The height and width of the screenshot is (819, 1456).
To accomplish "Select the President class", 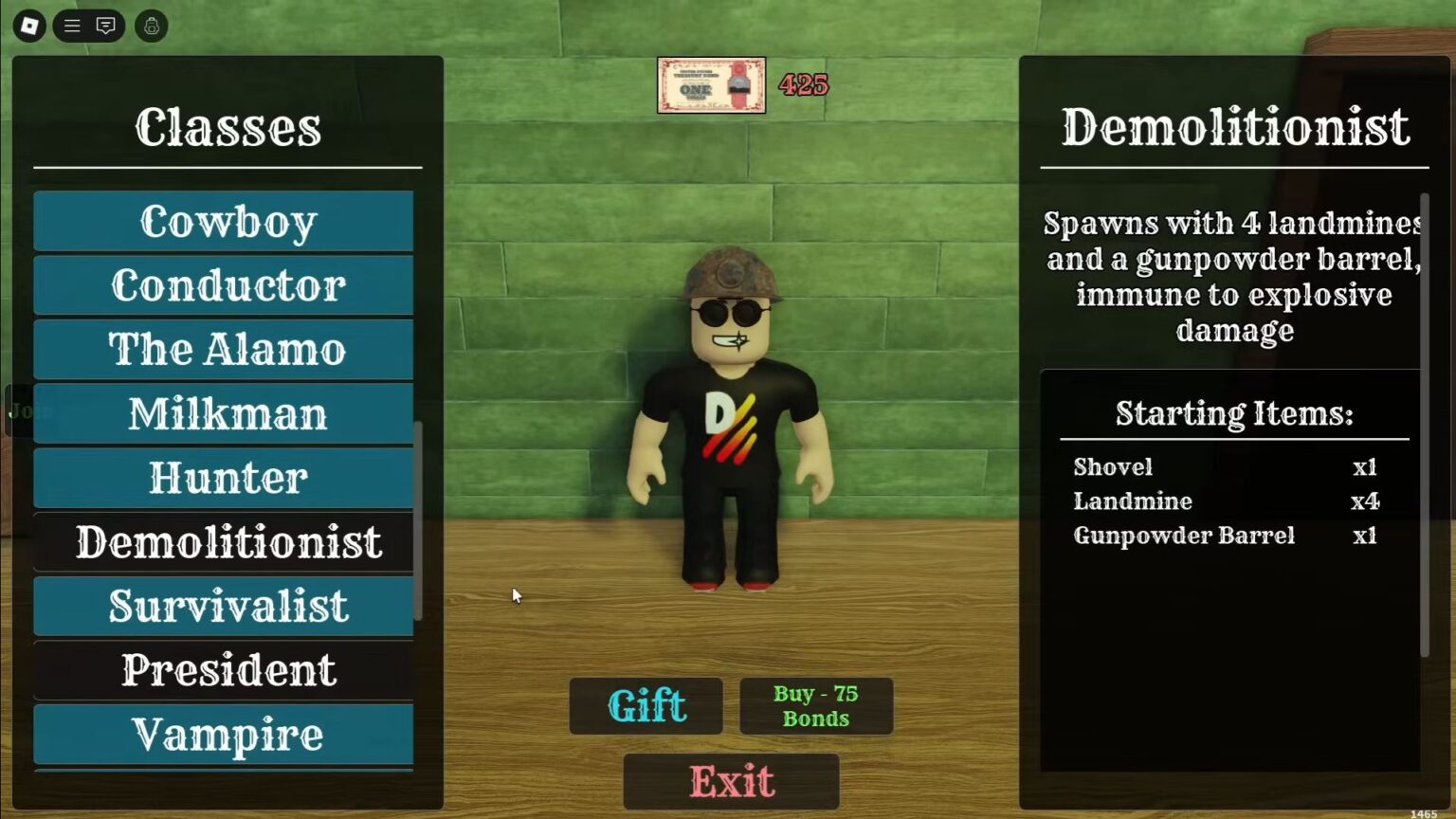I will [224, 669].
